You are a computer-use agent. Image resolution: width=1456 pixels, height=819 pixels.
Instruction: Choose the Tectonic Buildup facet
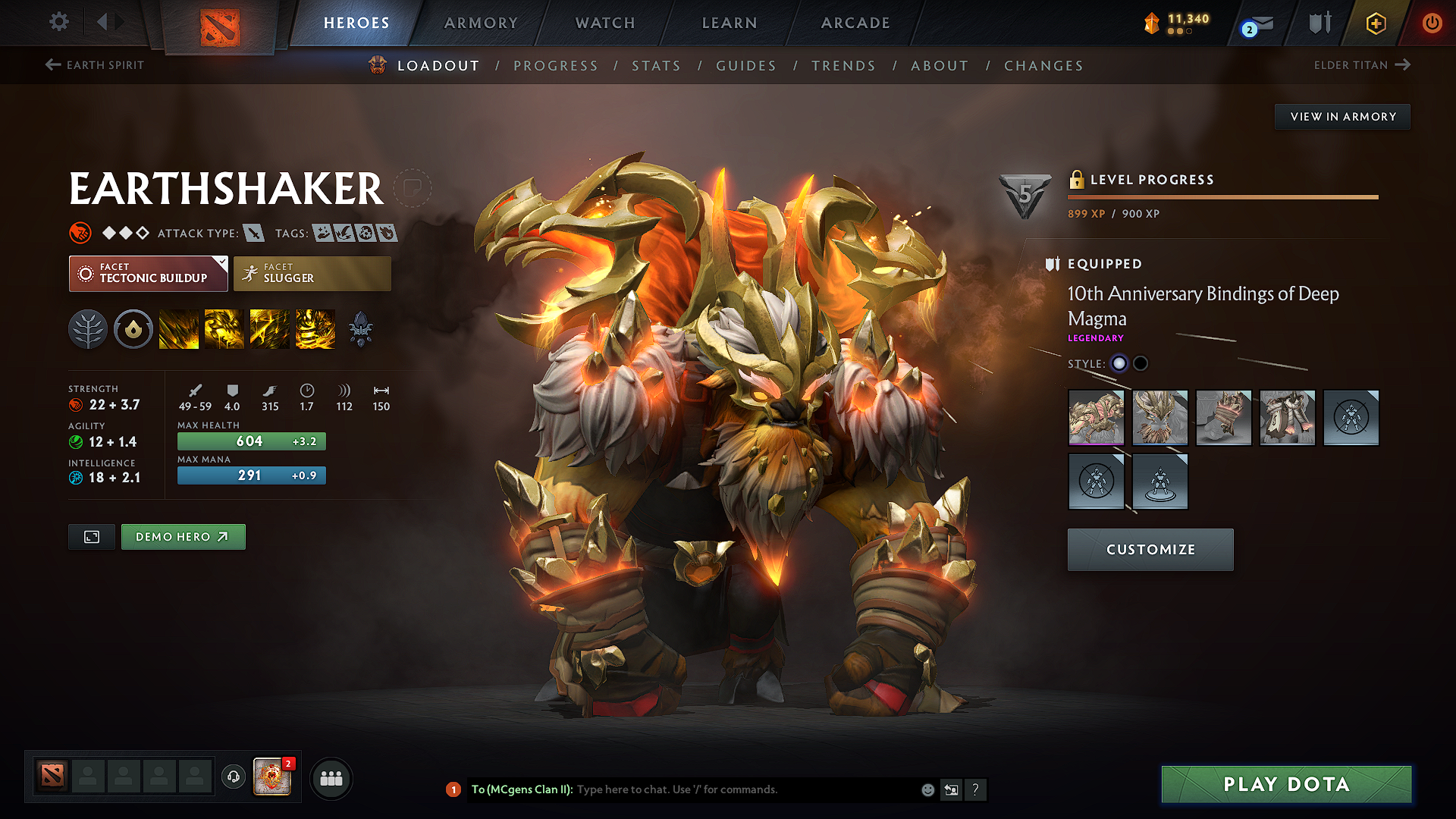148,274
